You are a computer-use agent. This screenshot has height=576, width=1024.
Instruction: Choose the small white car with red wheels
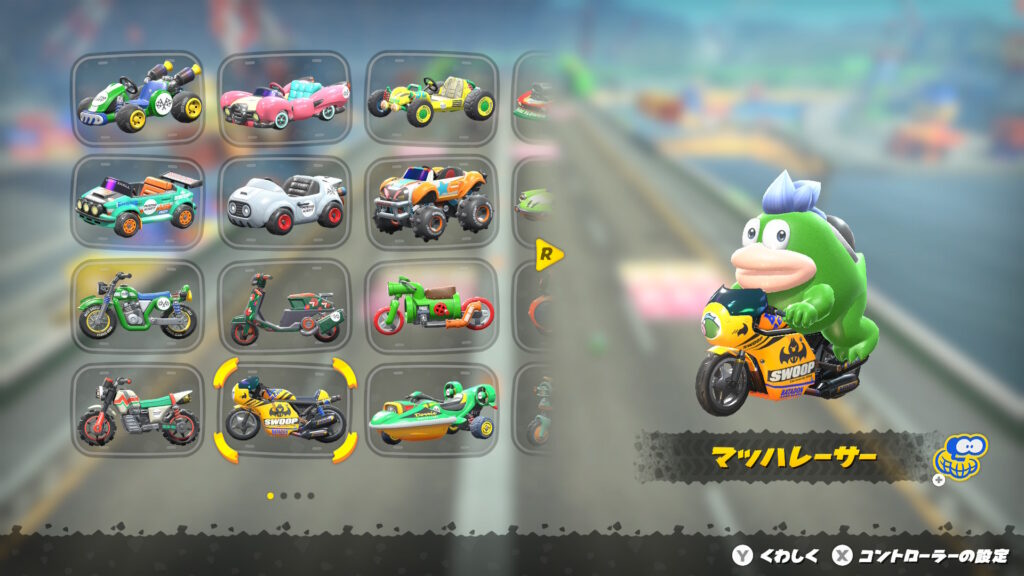[x=285, y=203]
